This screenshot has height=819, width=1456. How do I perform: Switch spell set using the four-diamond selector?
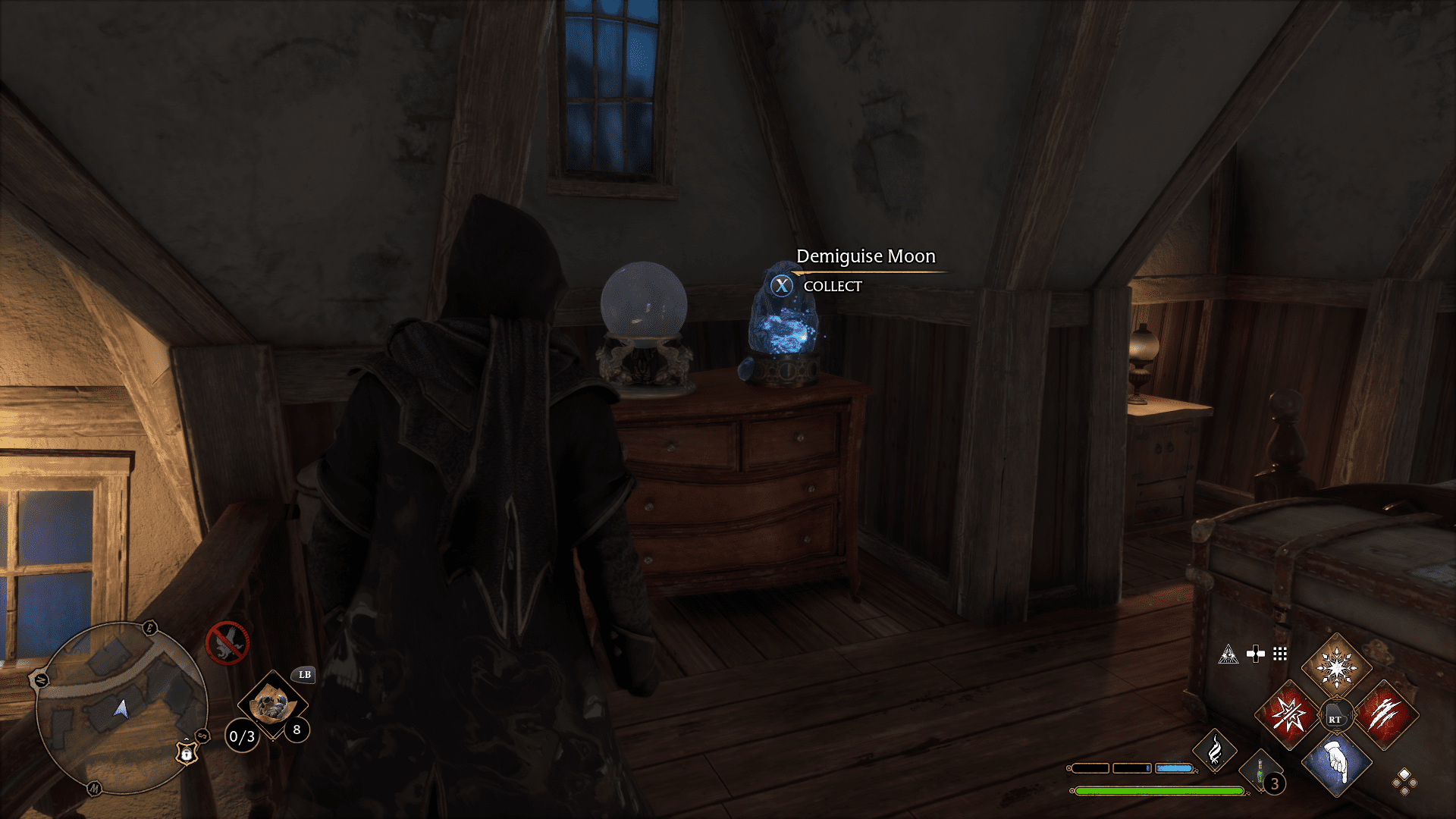click(1404, 782)
